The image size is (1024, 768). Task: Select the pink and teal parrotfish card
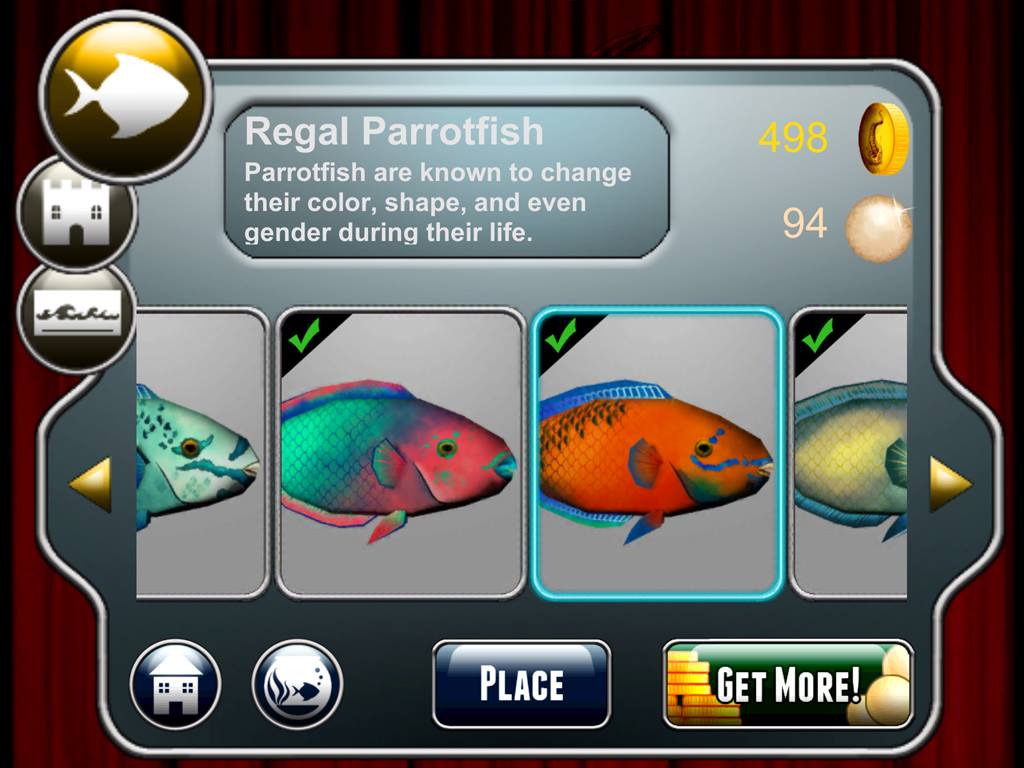[400, 453]
